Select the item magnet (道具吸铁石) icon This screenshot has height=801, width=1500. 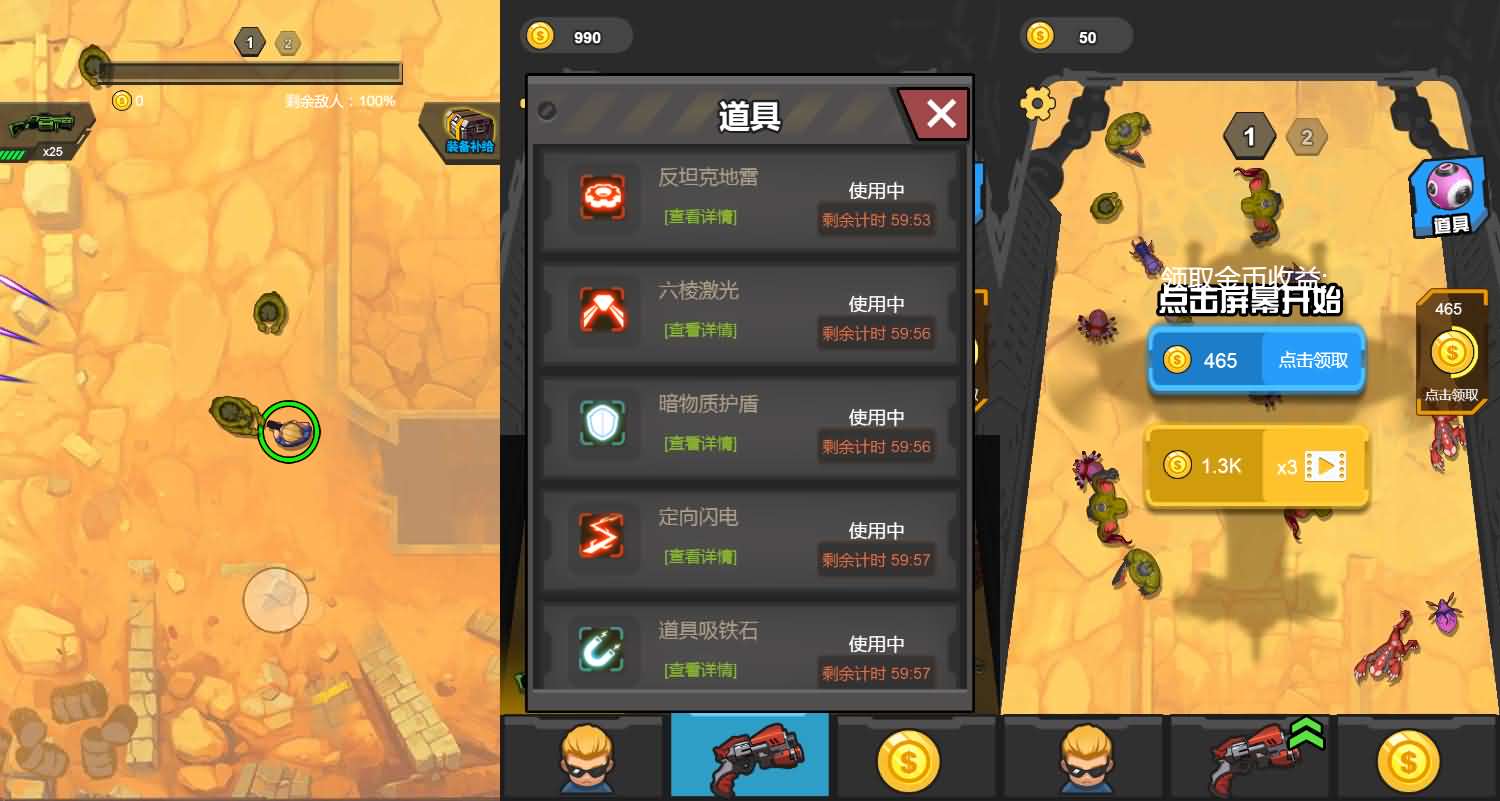click(x=601, y=649)
